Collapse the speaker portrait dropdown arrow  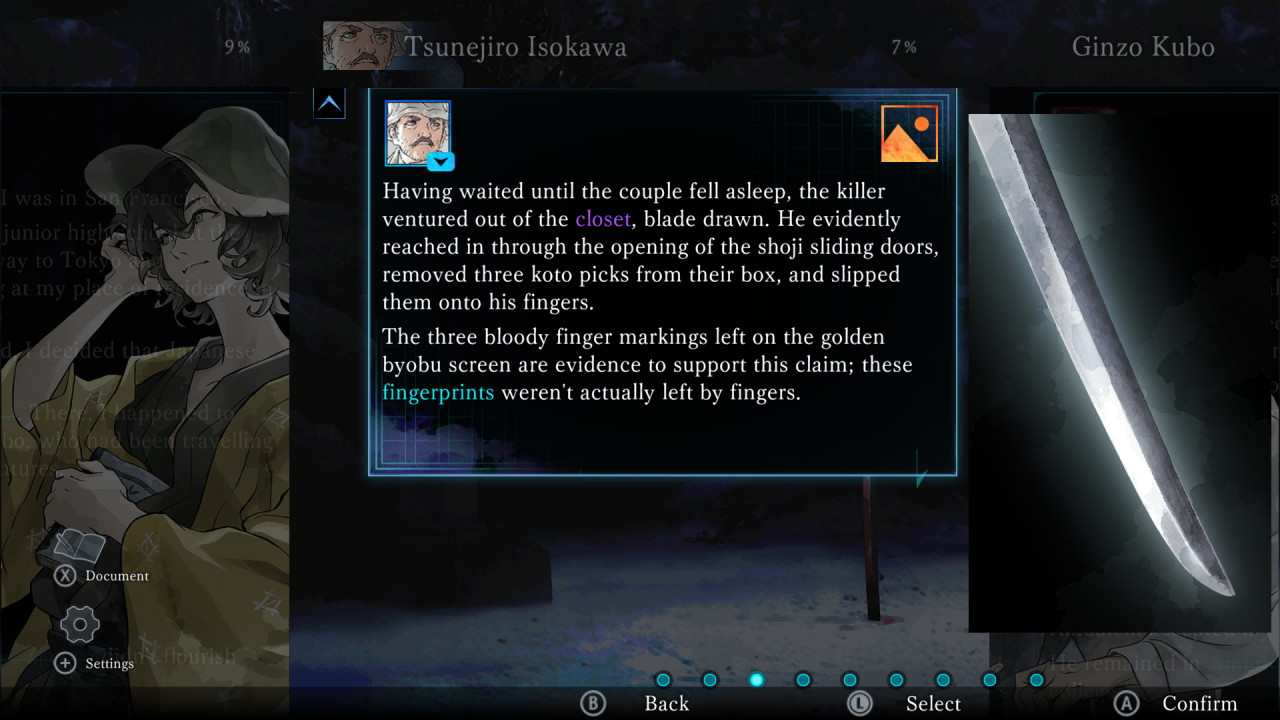pyautogui.click(x=440, y=162)
